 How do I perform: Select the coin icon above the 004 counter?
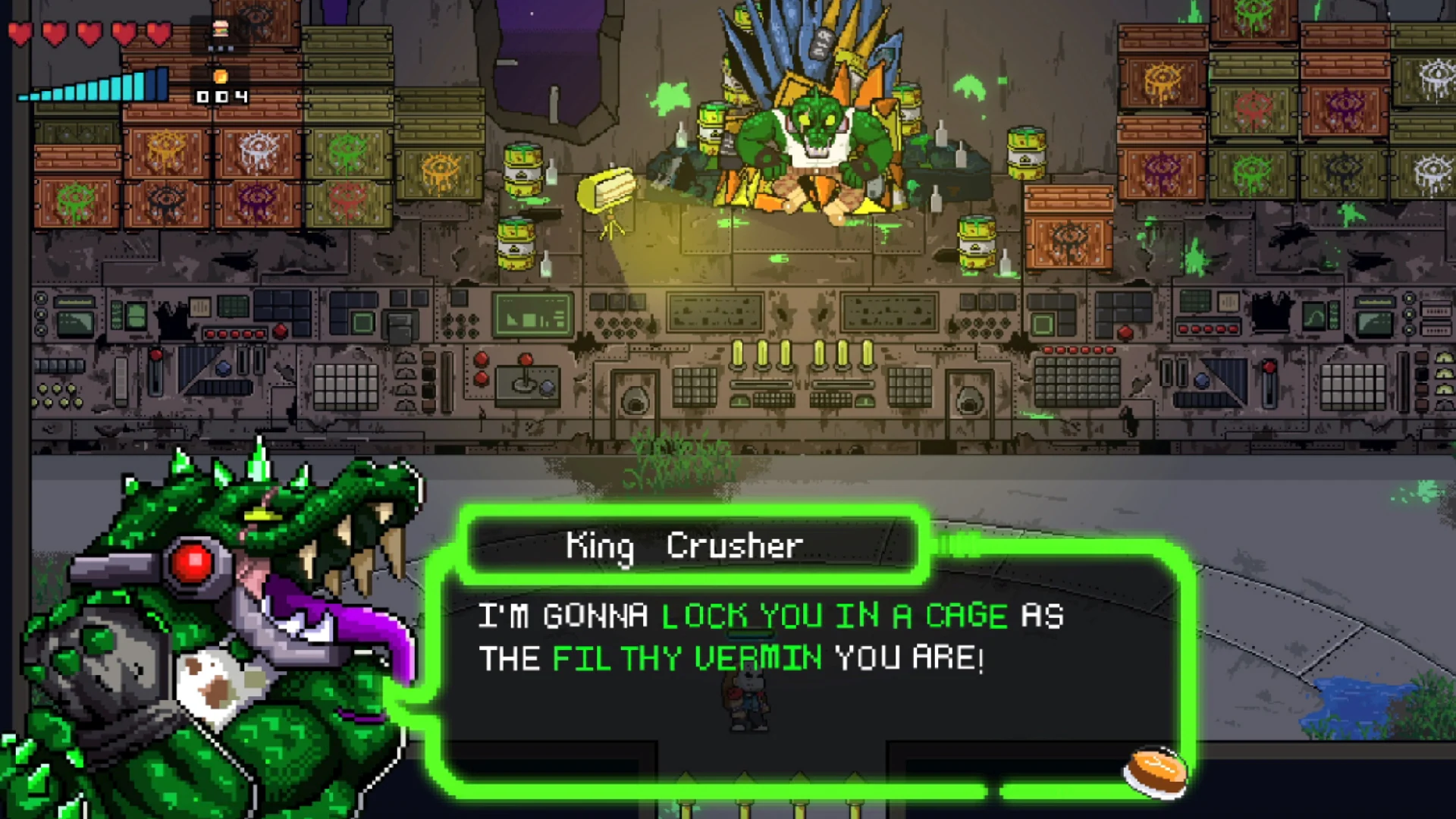click(x=221, y=77)
